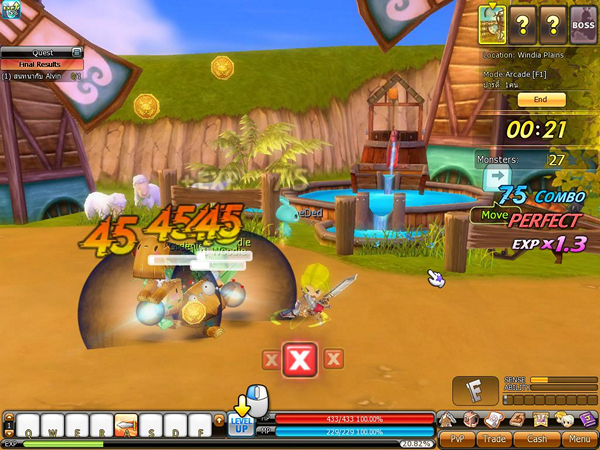The image size is (600, 450).
Task: Open the Cash shop
Action: tap(537, 438)
